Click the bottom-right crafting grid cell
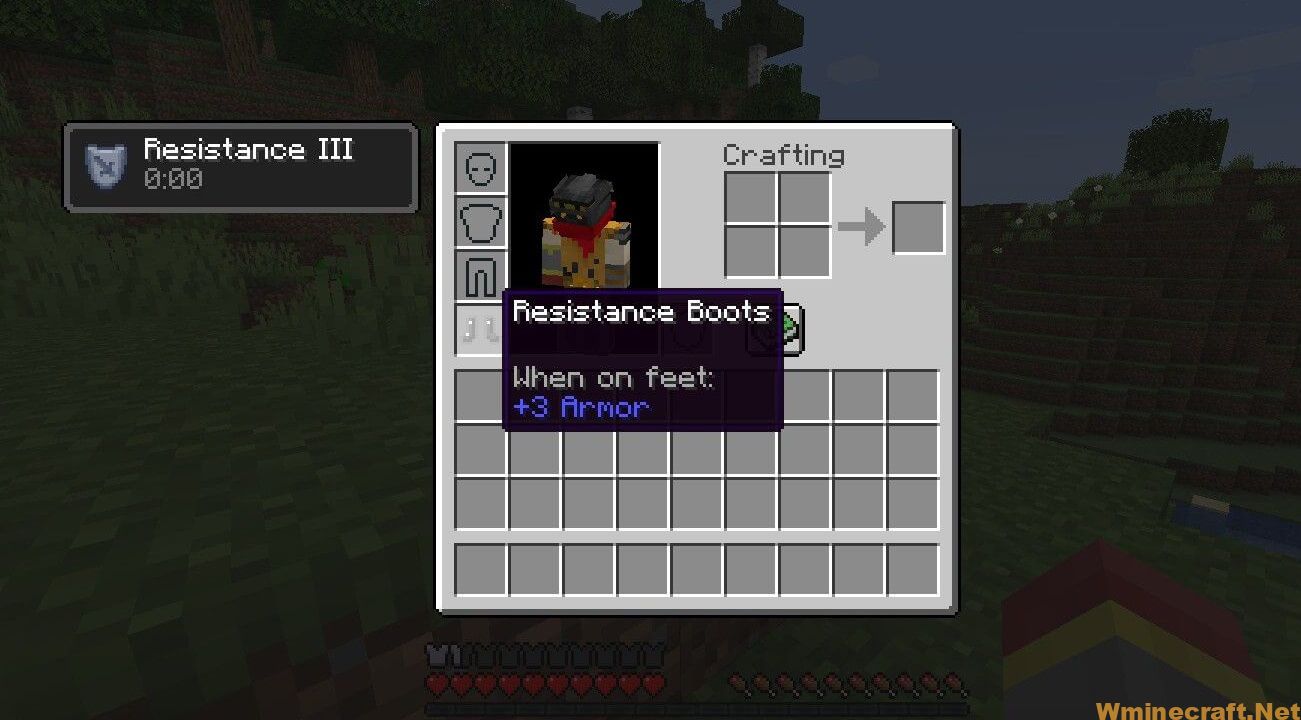1301x720 pixels. (804, 251)
